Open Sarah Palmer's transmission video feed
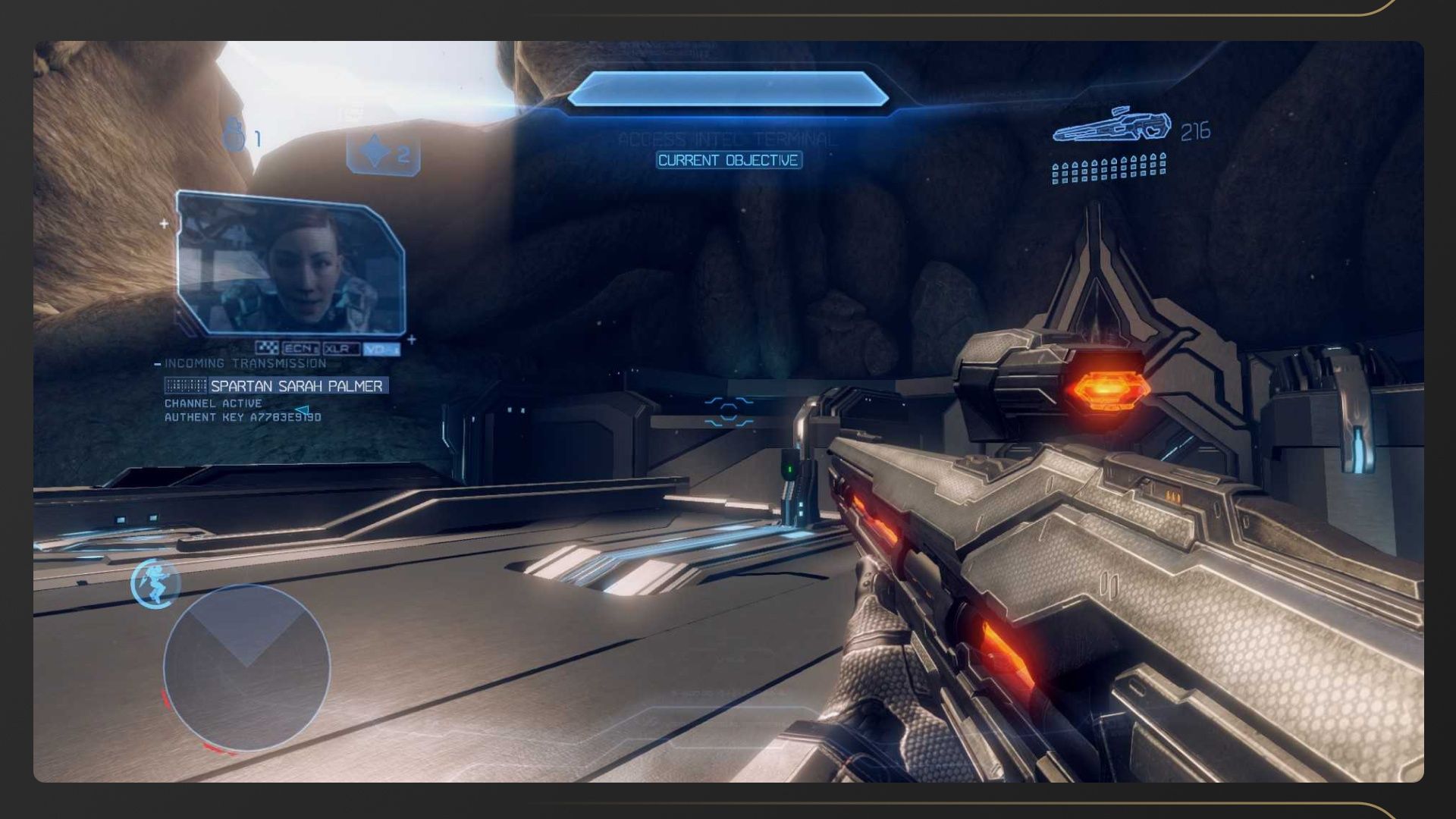The width and height of the screenshot is (1456, 819). (290, 263)
